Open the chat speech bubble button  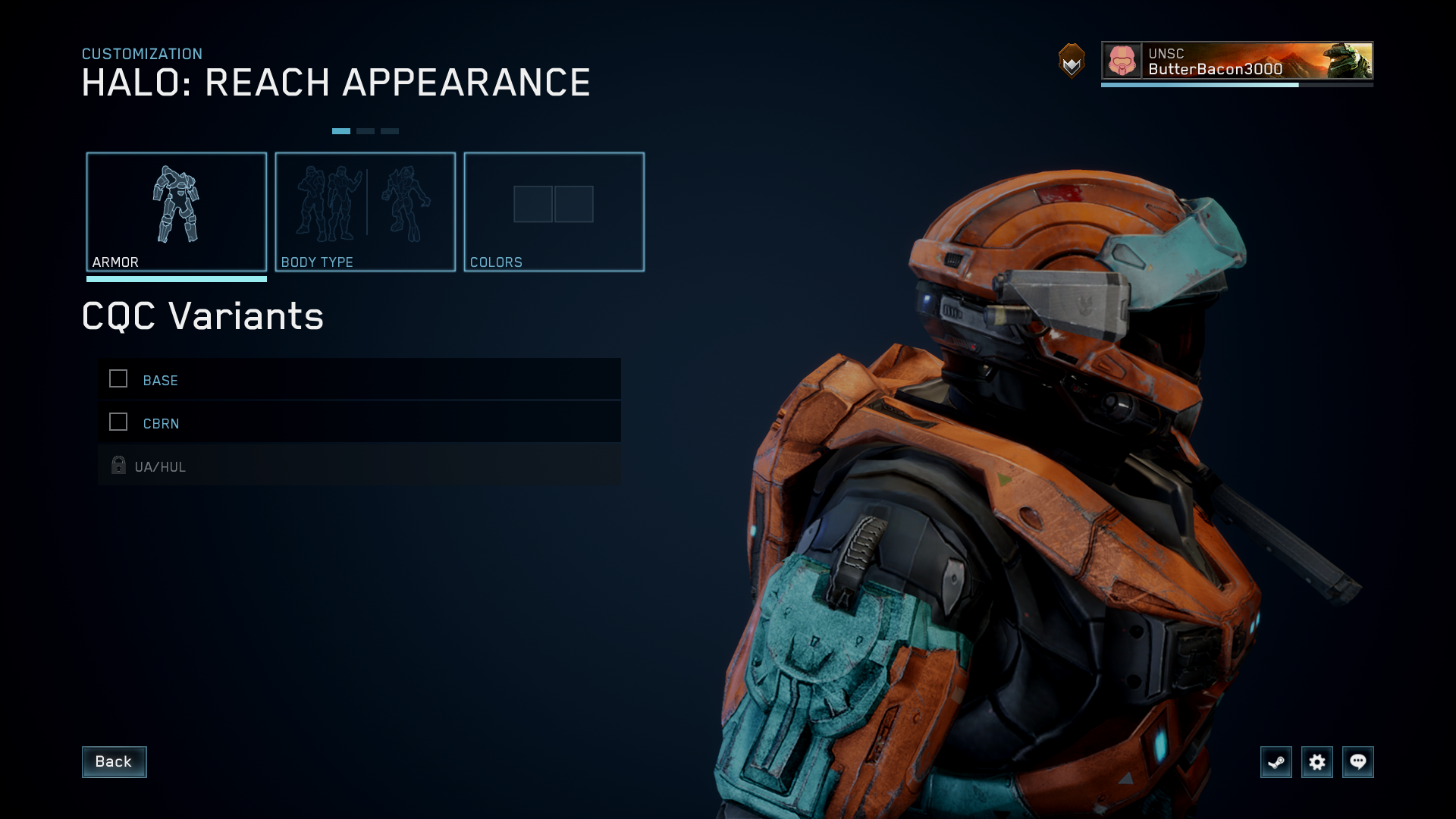point(1357,762)
